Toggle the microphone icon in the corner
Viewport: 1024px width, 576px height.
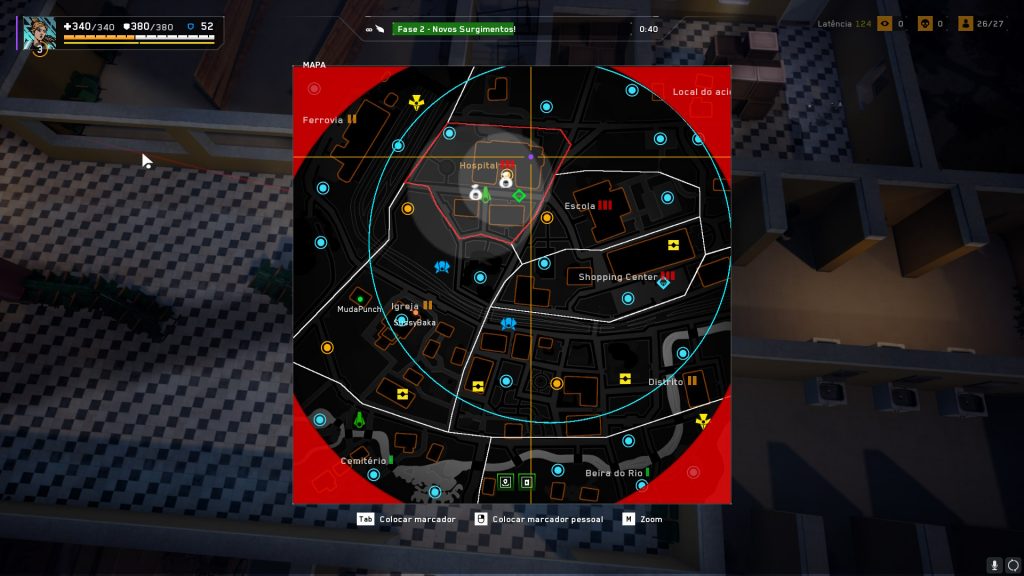tap(994, 565)
